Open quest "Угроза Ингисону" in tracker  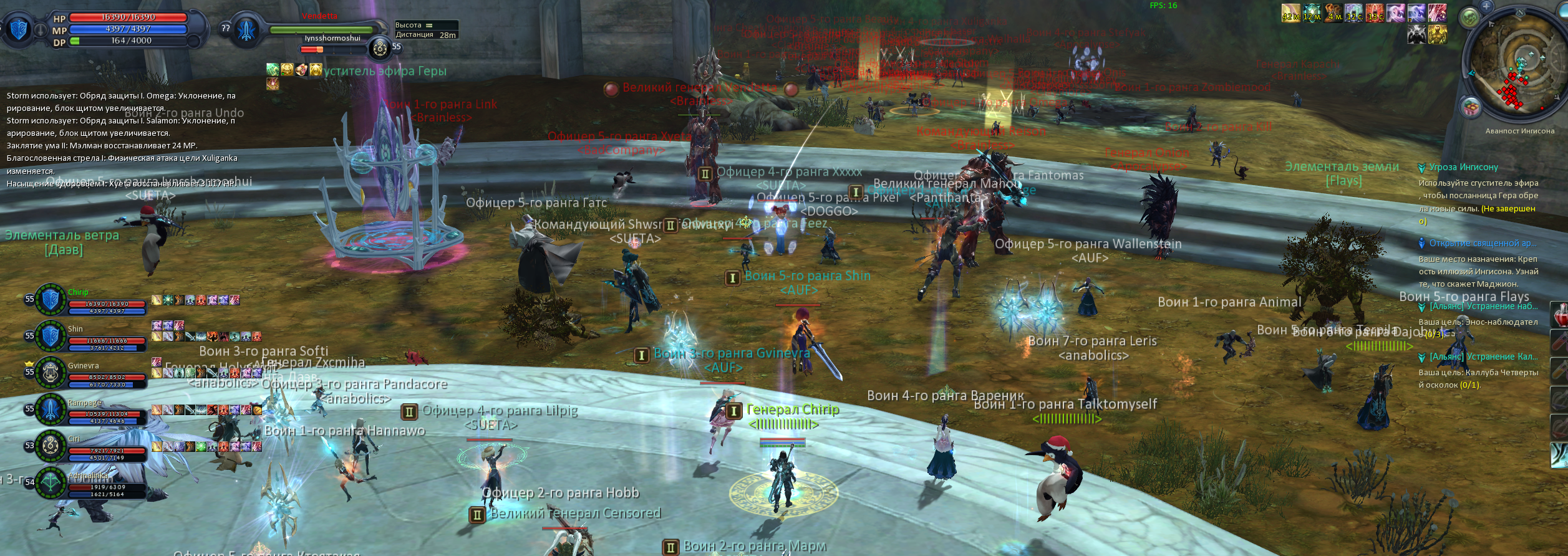1463,167
